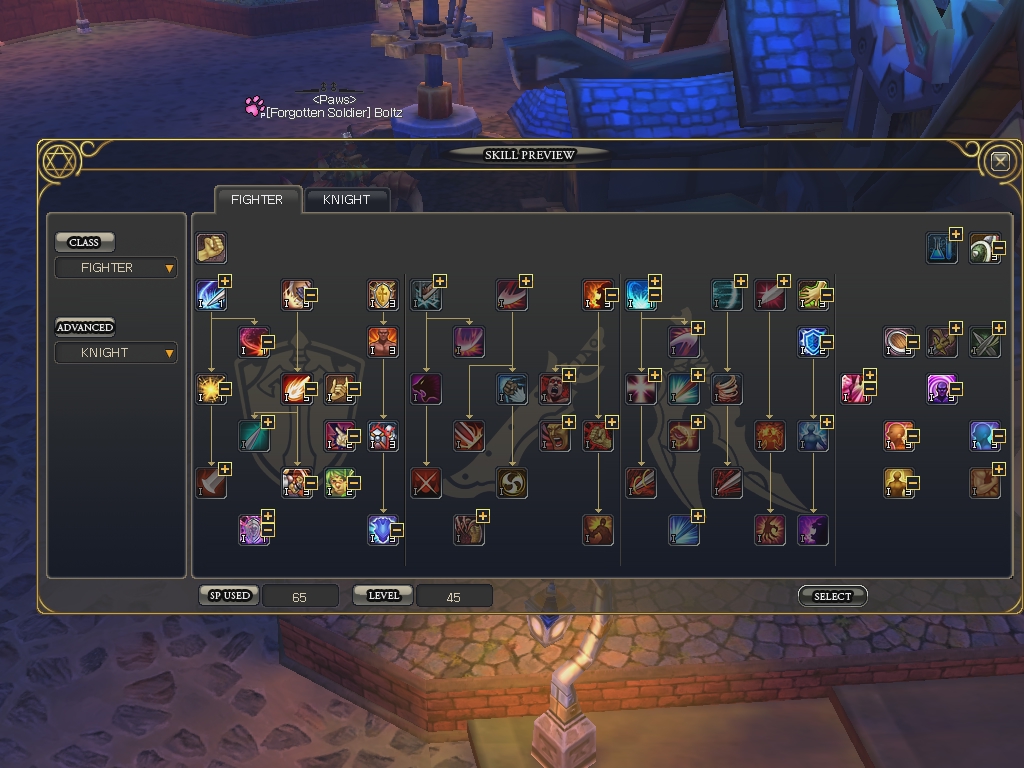The width and height of the screenshot is (1024, 768).
Task: Close the Skill Preview window
Action: click(999, 160)
